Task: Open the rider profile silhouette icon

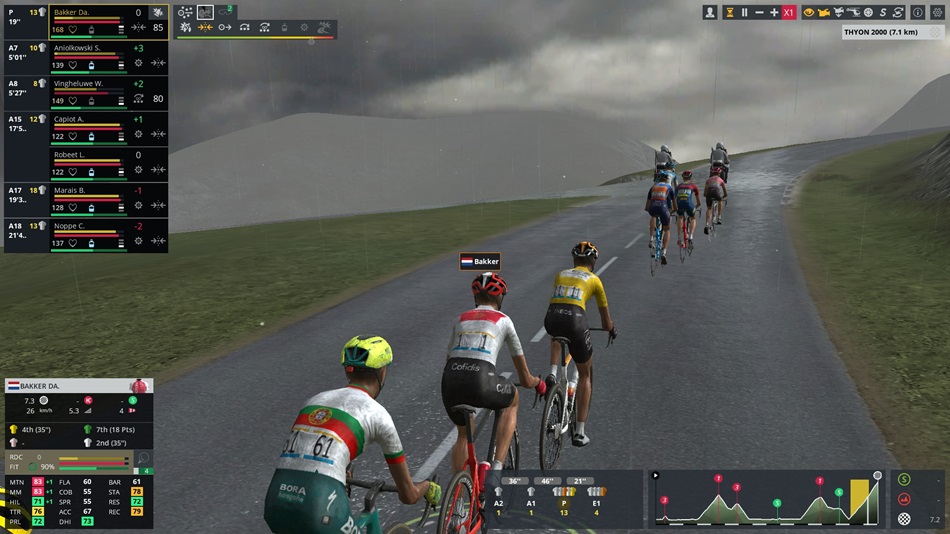Action: (x=710, y=12)
